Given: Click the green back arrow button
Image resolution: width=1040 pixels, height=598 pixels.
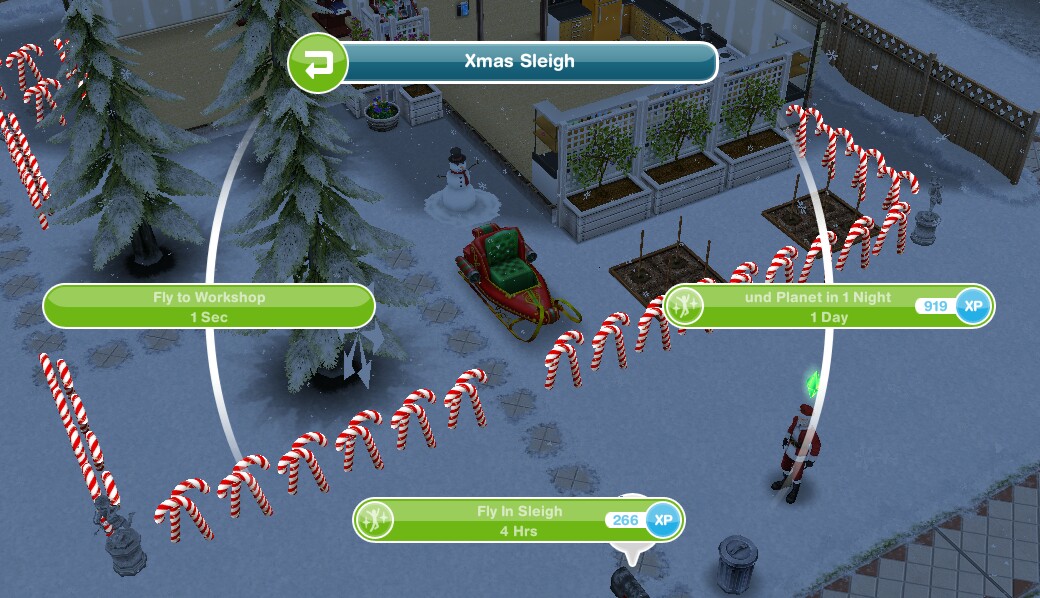Looking at the screenshot, I should coord(317,64).
